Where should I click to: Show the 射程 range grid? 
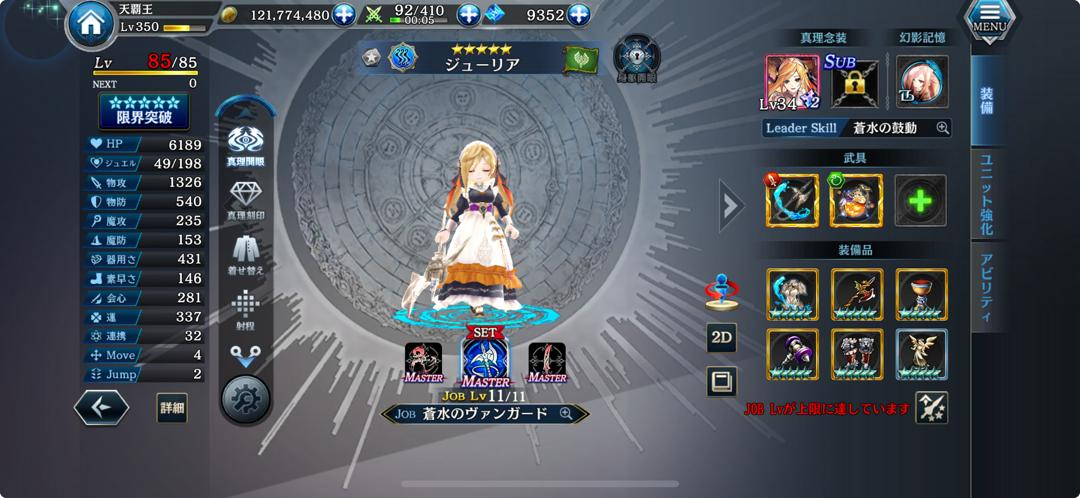pyautogui.click(x=246, y=308)
